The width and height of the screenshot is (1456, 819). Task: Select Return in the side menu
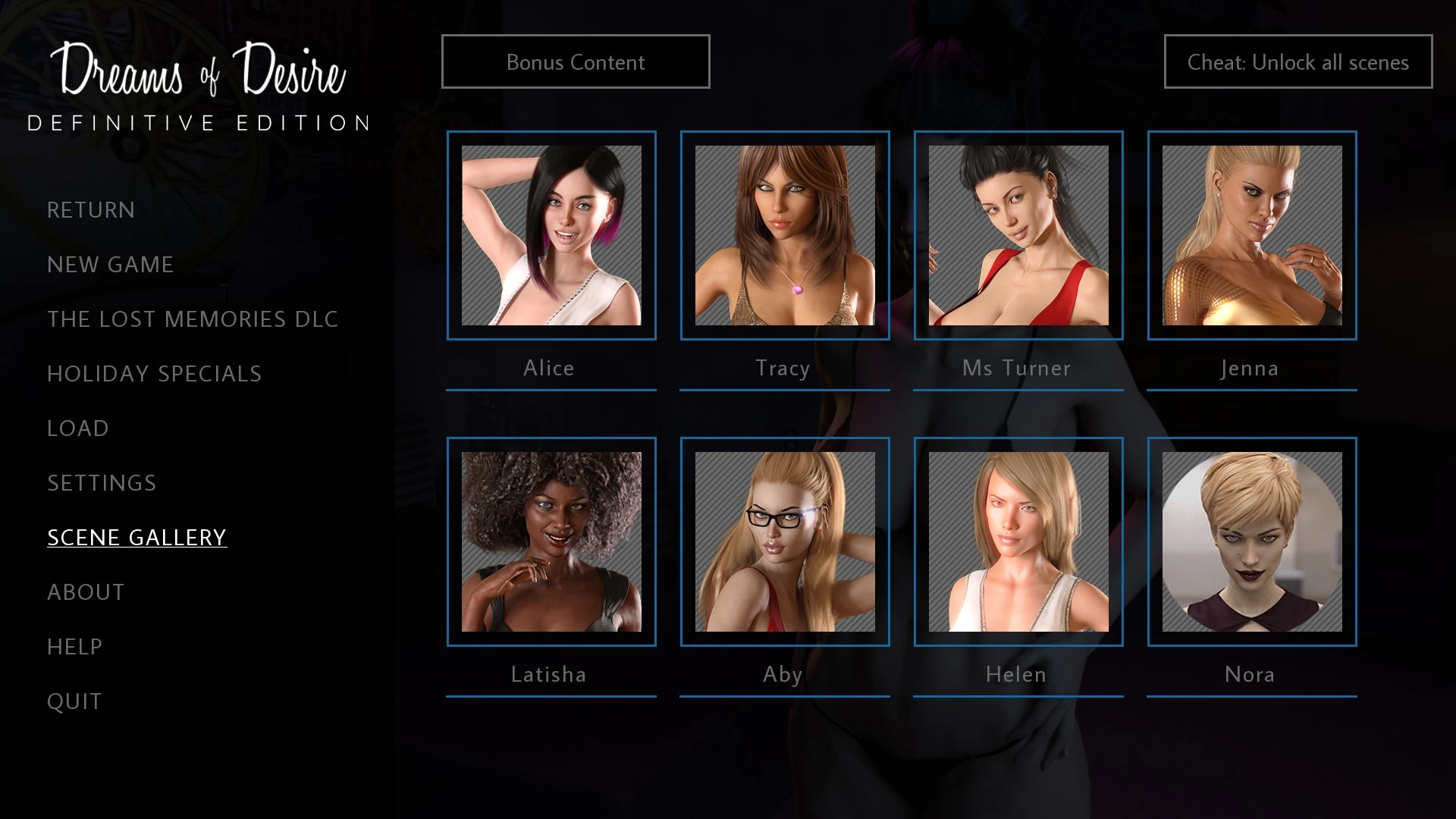pos(91,210)
